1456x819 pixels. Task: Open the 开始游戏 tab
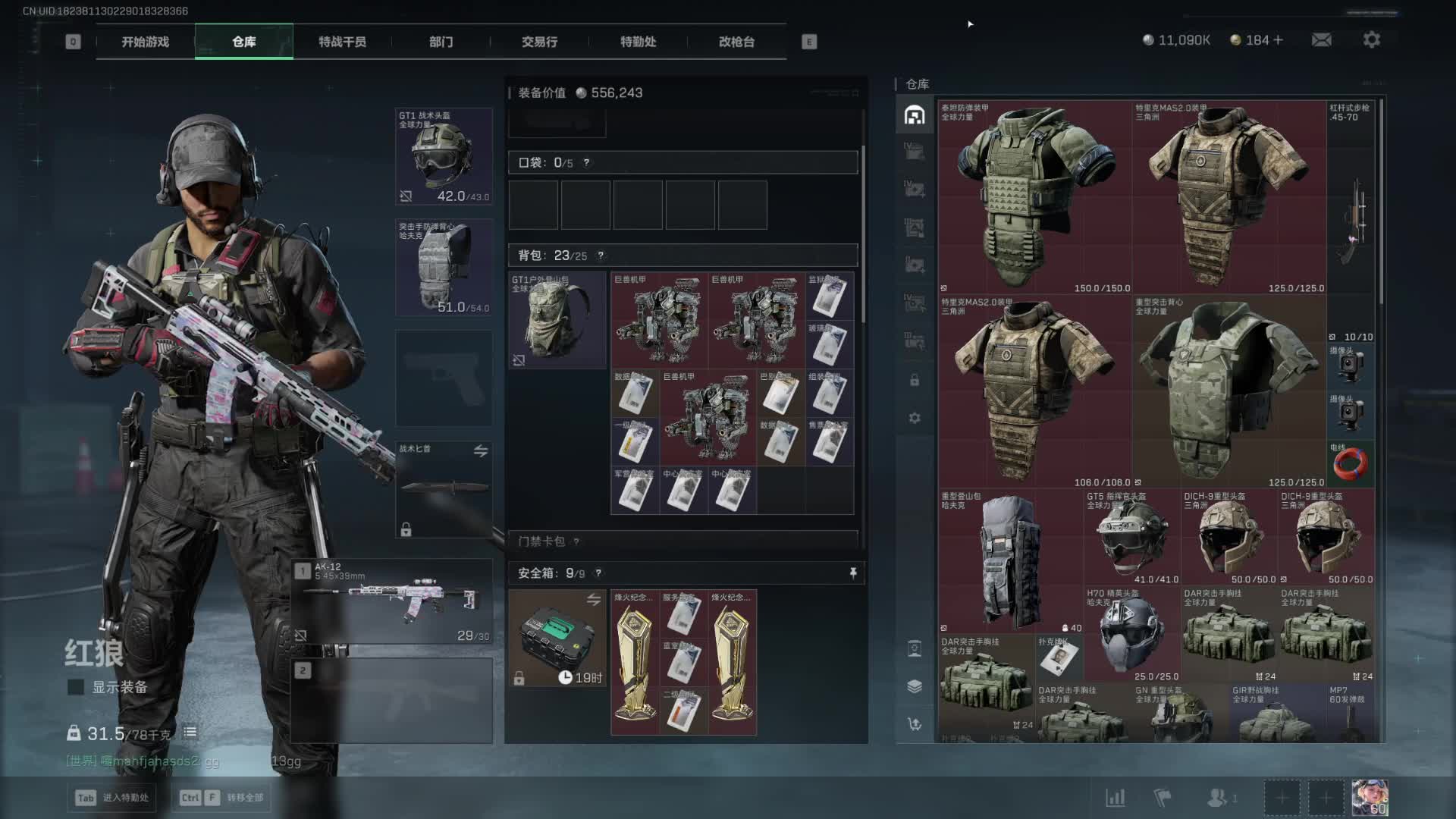(145, 42)
